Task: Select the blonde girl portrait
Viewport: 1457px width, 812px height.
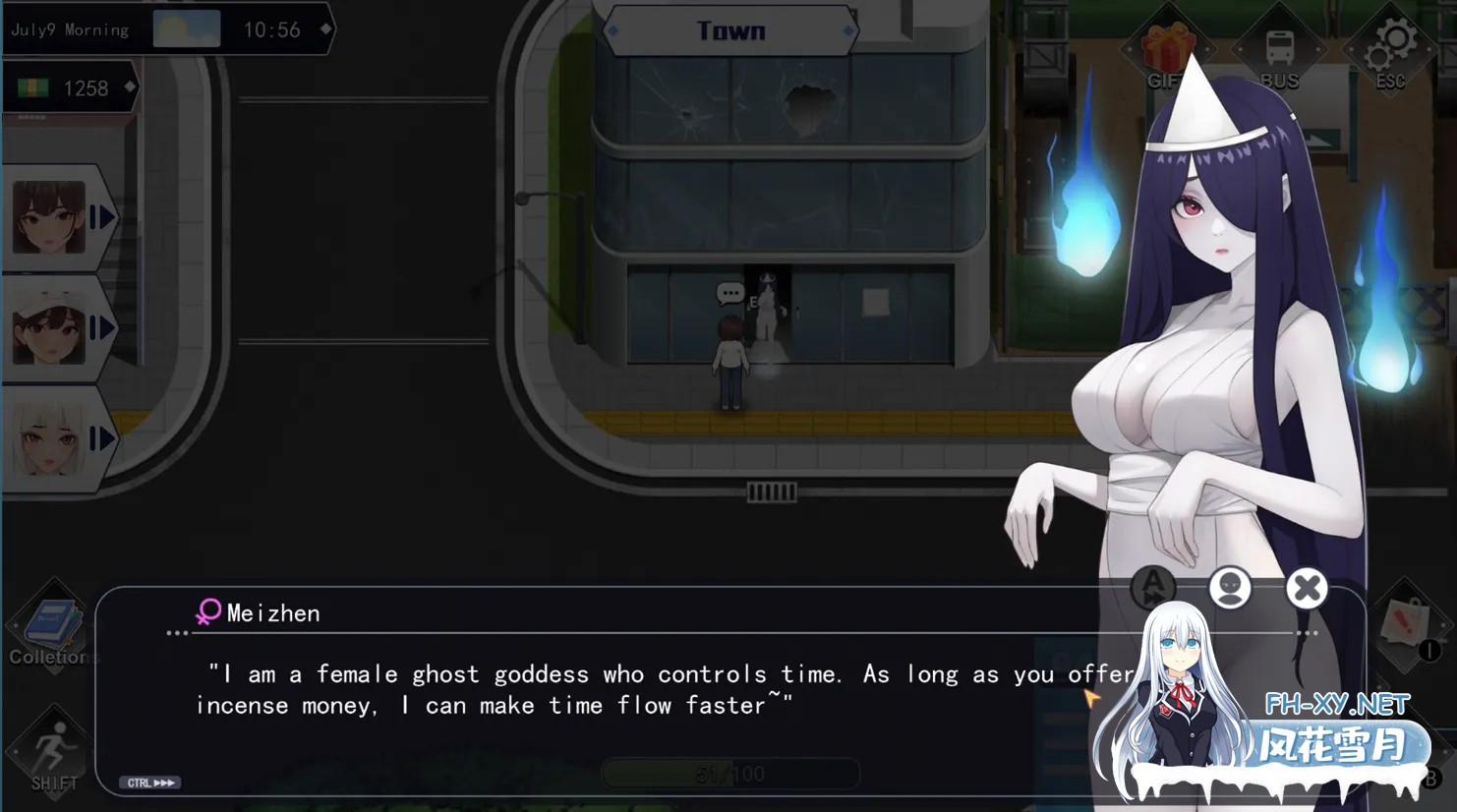Action: coord(51,439)
